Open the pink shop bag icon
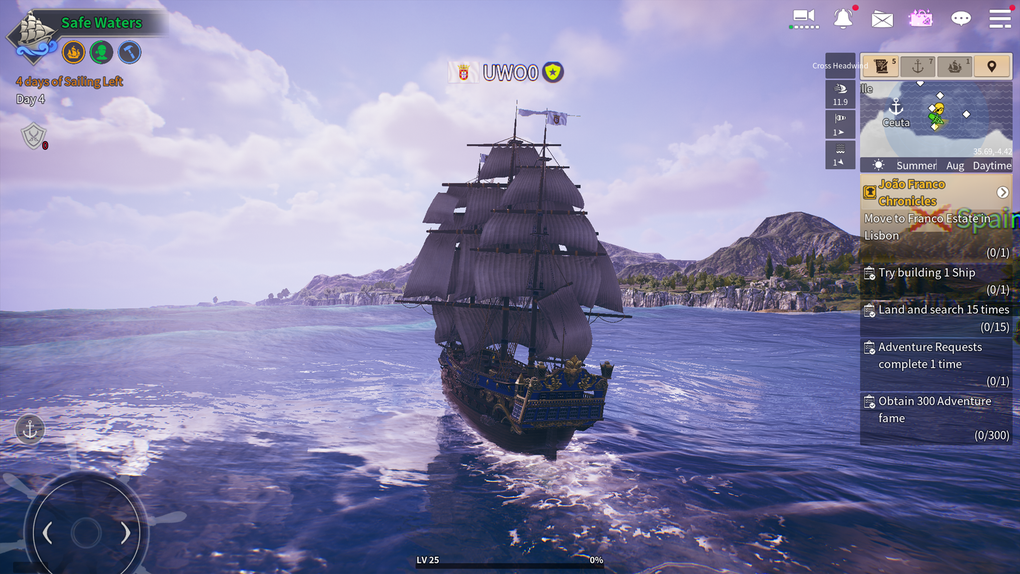Screen dimensions: 1020x574 click(920, 18)
